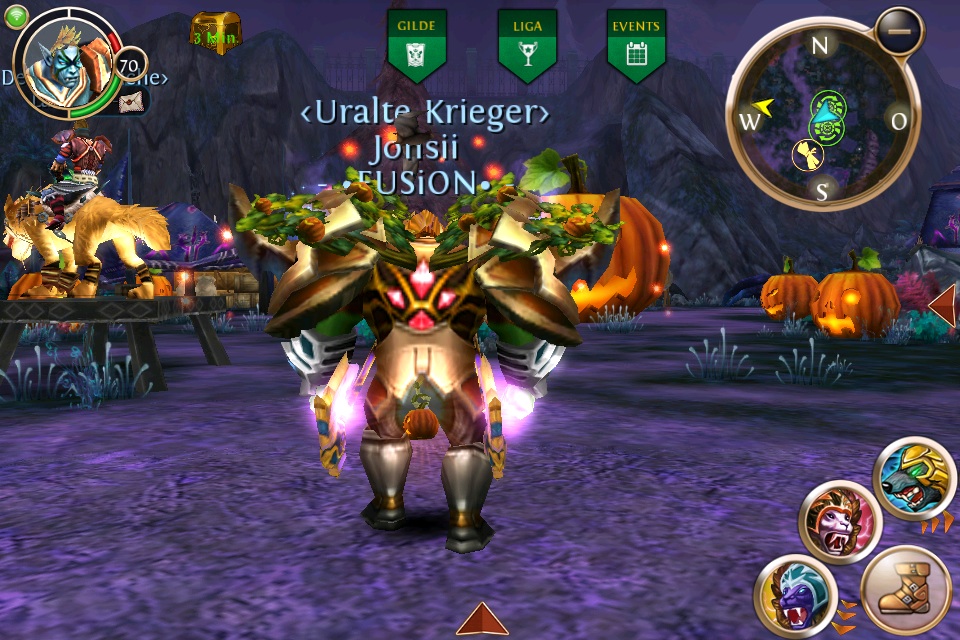The image size is (960, 640).
Task: Expand the right-side red arrow panel
Action: pyautogui.click(x=943, y=304)
